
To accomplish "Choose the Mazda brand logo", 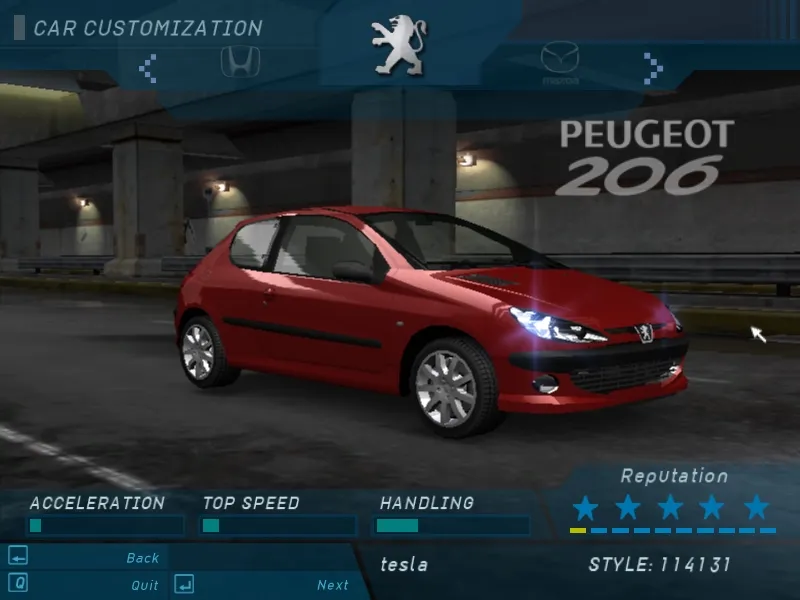I will (560, 63).
